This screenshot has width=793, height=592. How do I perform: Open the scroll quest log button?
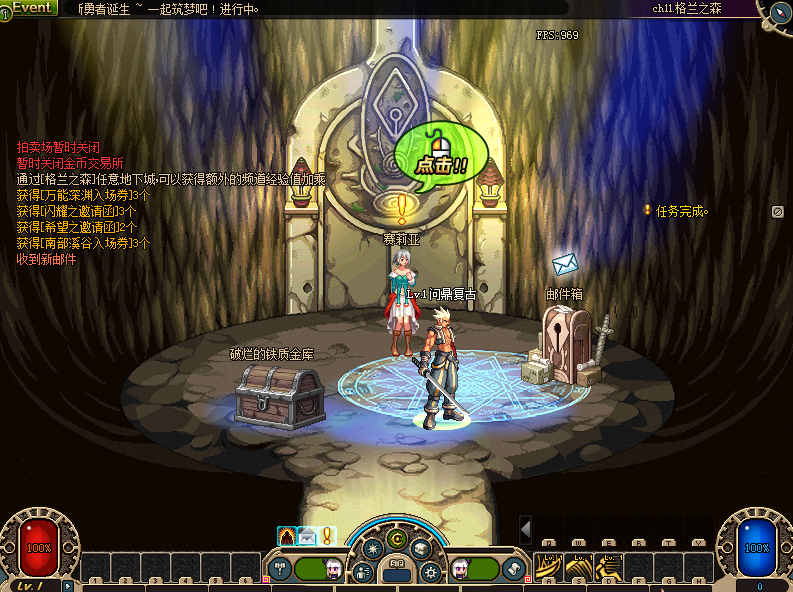[x=514, y=569]
